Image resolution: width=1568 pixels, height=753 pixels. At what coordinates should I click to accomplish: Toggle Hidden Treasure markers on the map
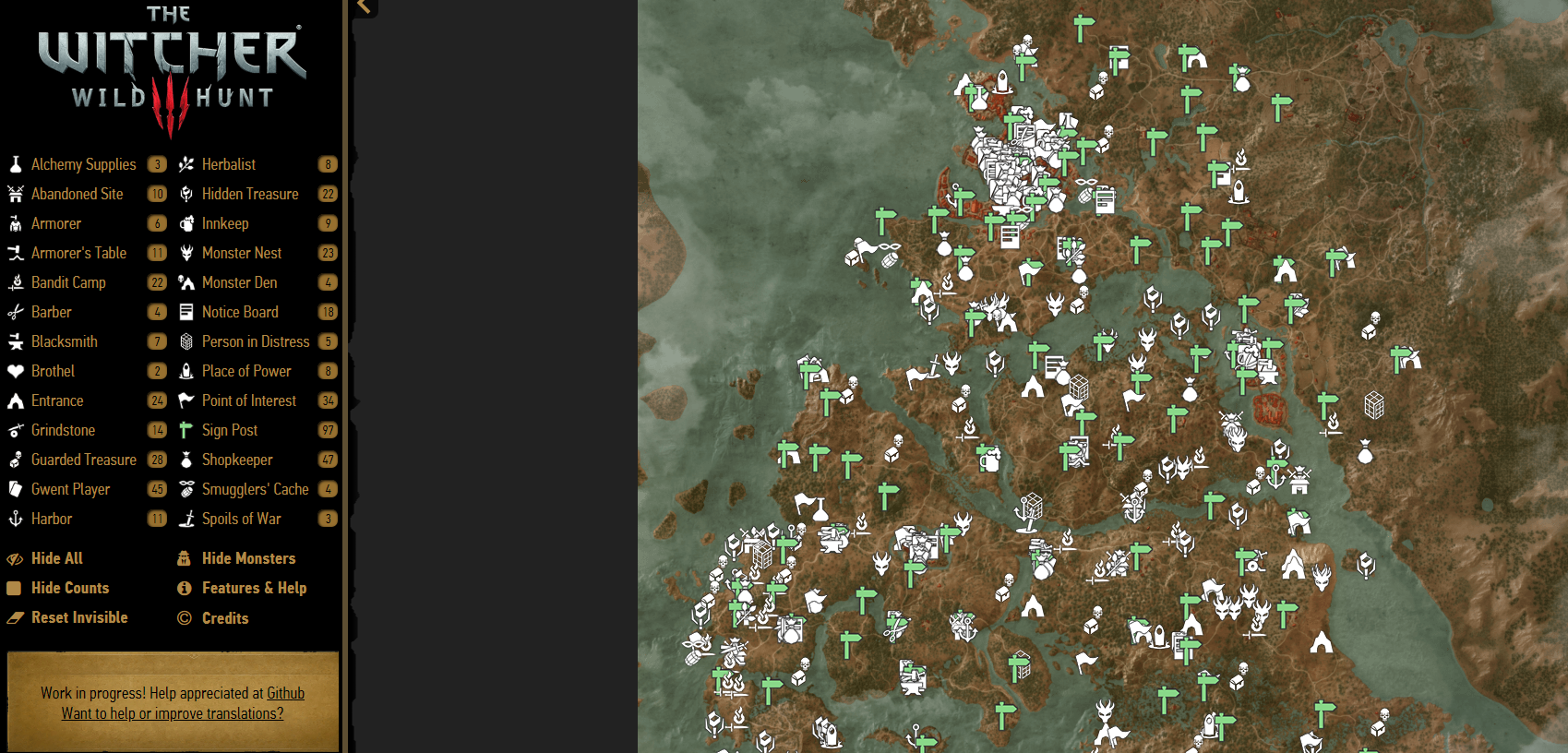(x=250, y=194)
